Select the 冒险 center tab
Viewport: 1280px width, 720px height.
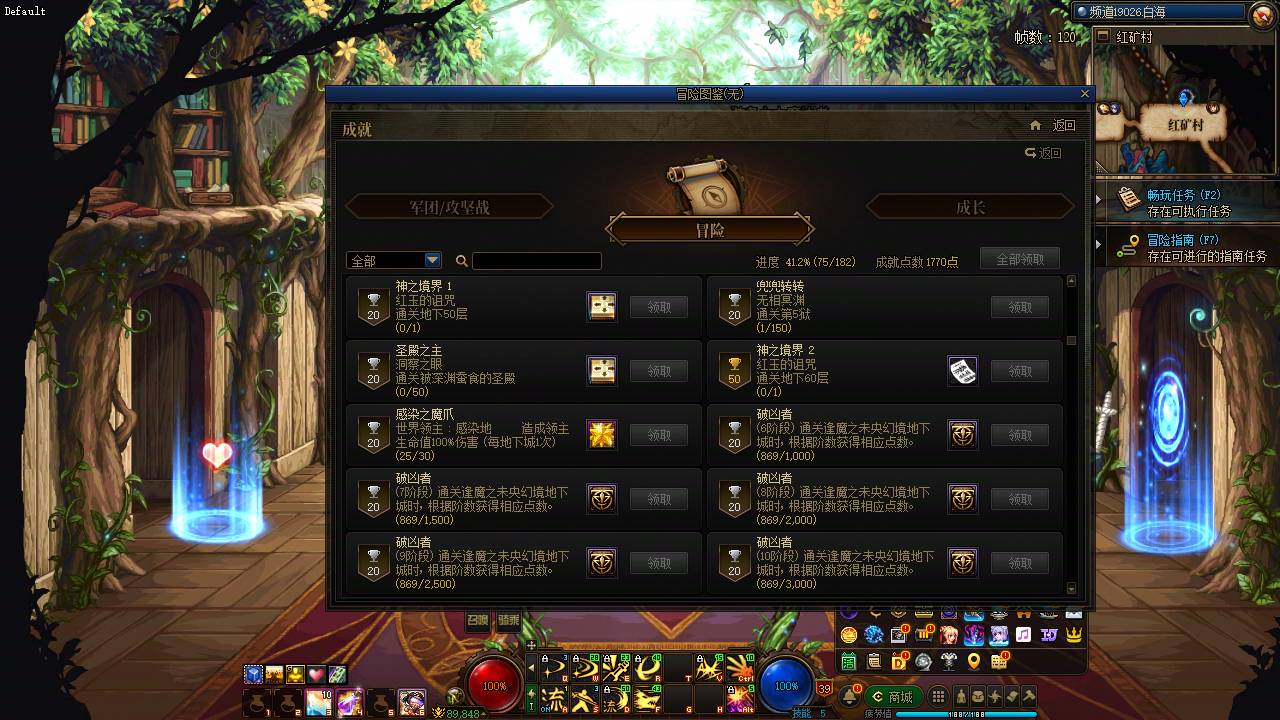(x=712, y=228)
